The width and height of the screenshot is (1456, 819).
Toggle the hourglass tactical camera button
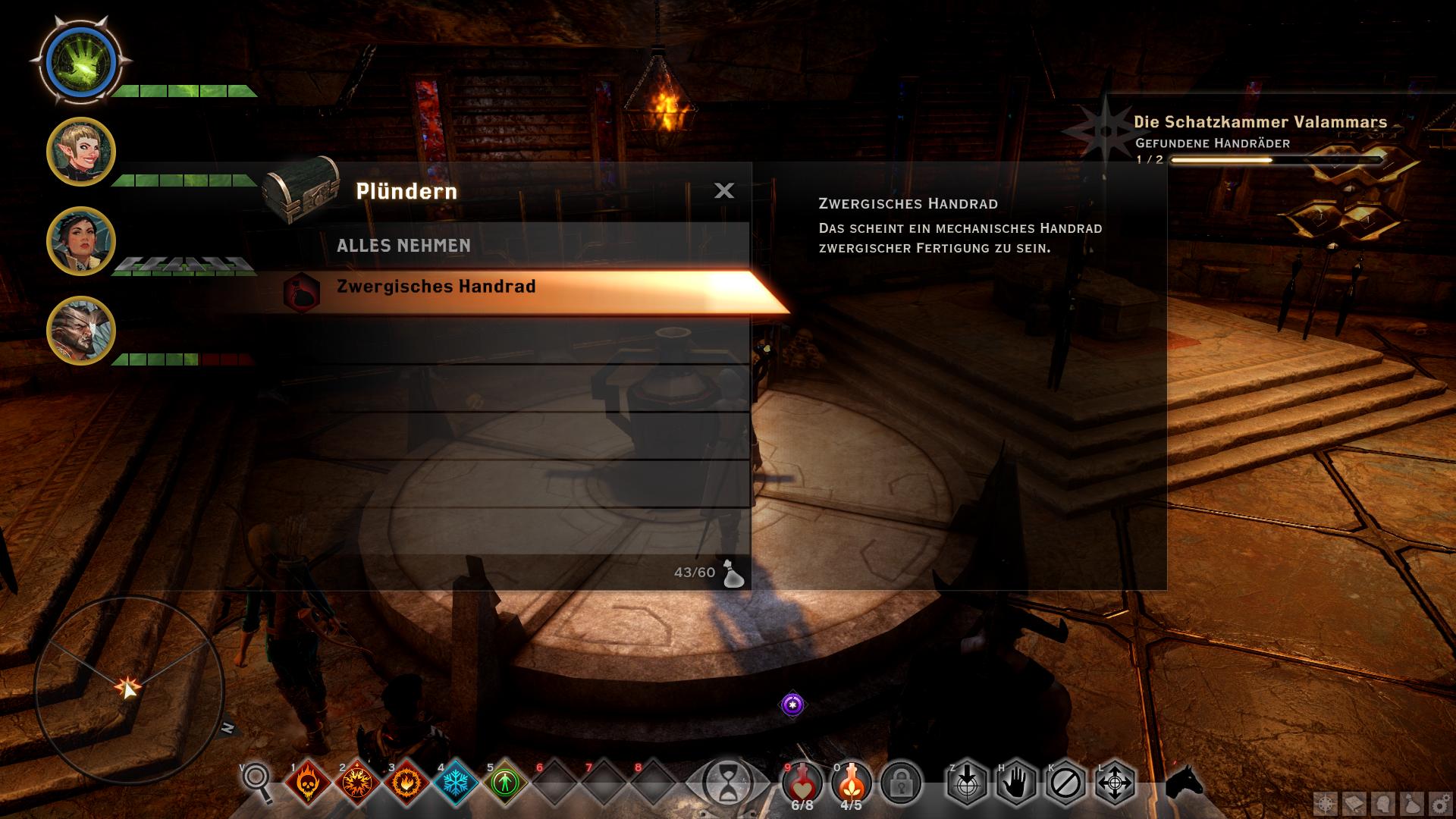(727, 783)
